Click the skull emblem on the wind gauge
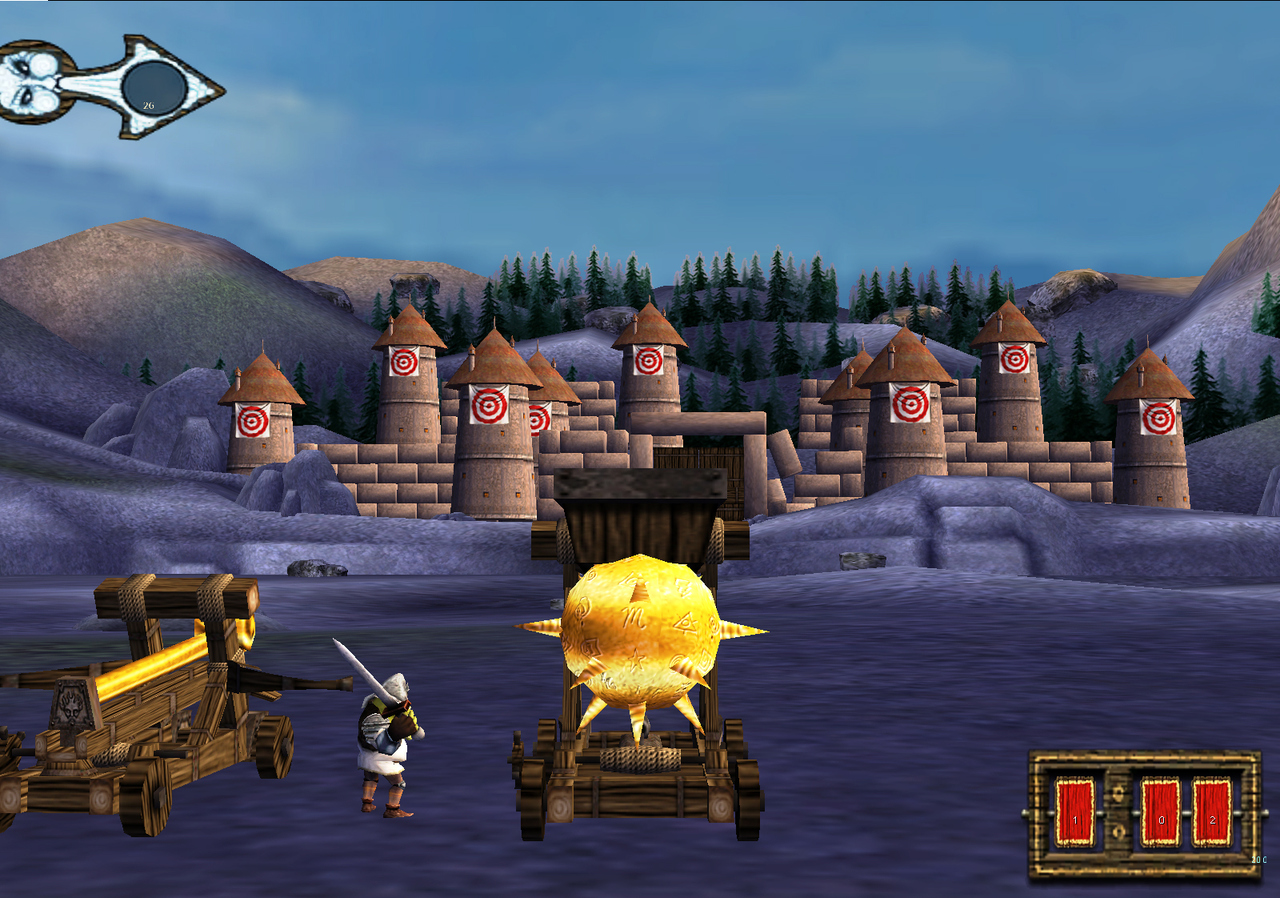 (x=30, y=80)
